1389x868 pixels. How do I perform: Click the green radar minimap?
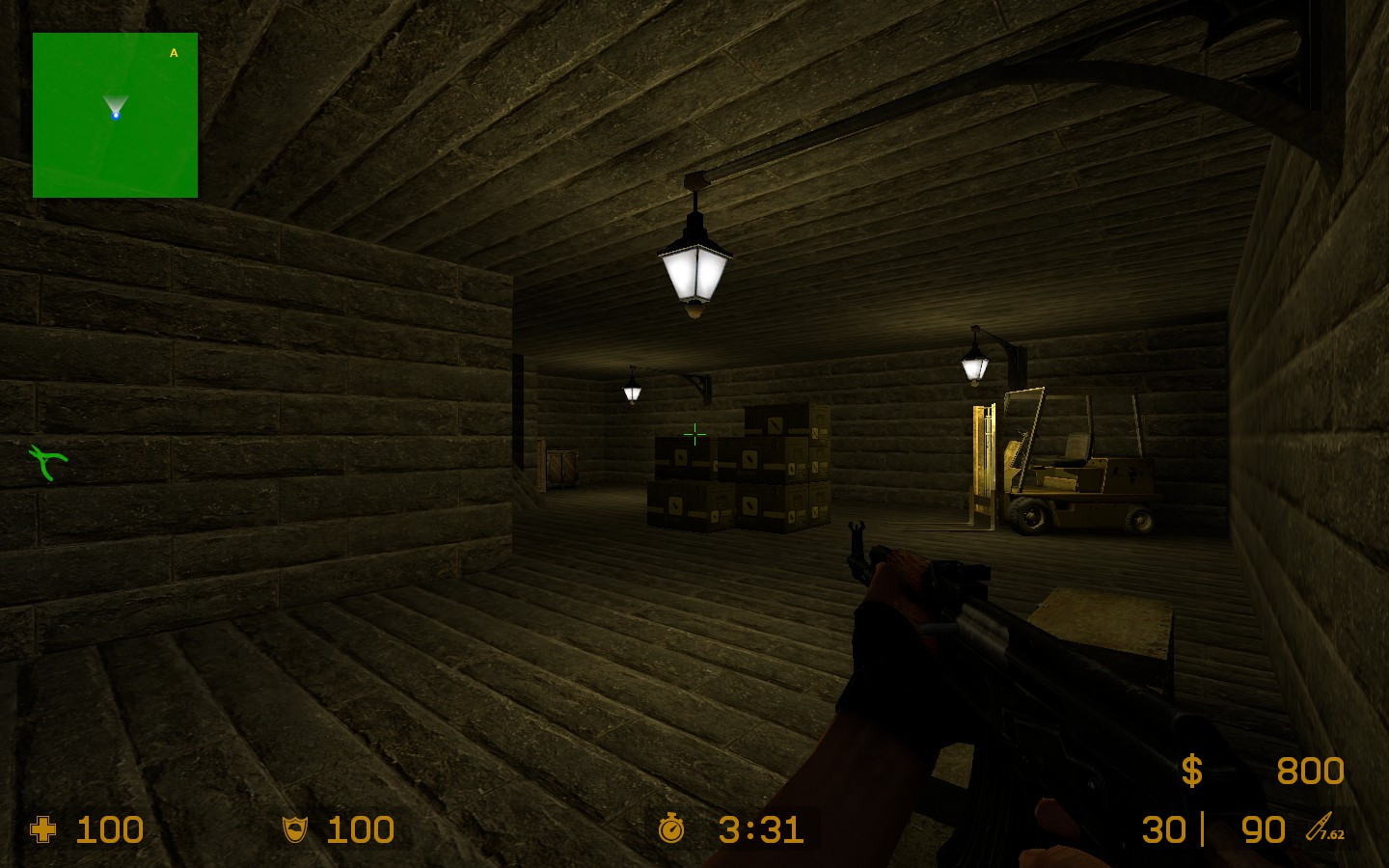click(x=115, y=116)
